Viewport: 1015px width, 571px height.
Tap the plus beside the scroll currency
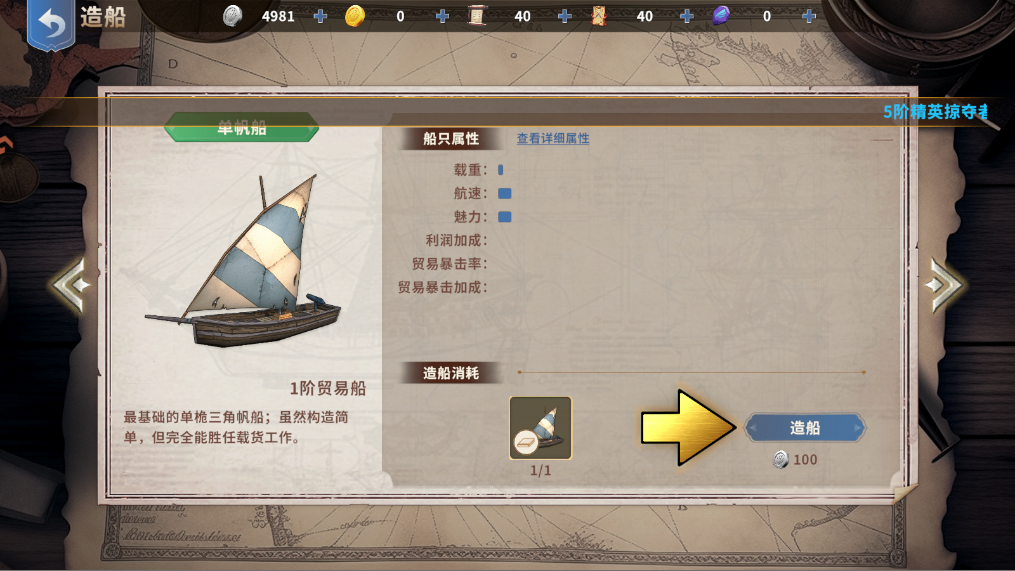click(565, 16)
